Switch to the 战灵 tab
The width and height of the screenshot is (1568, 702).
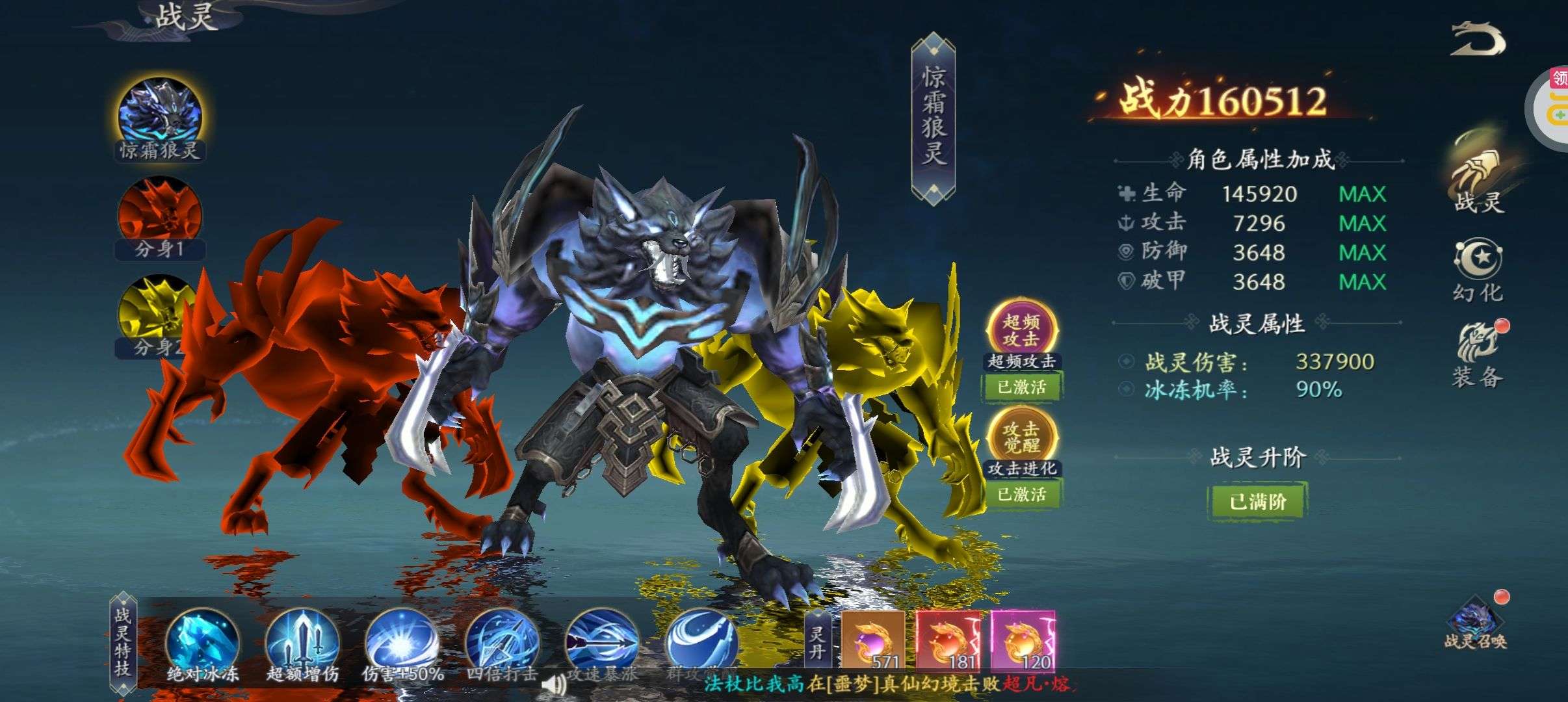pos(1478,175)
